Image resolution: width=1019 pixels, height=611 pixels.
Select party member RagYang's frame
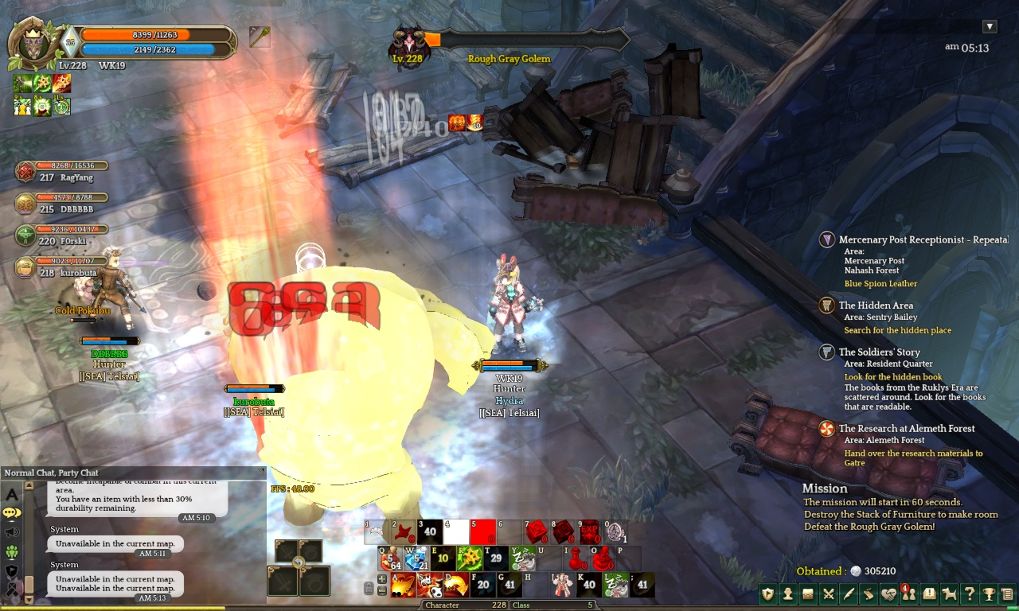62,171
